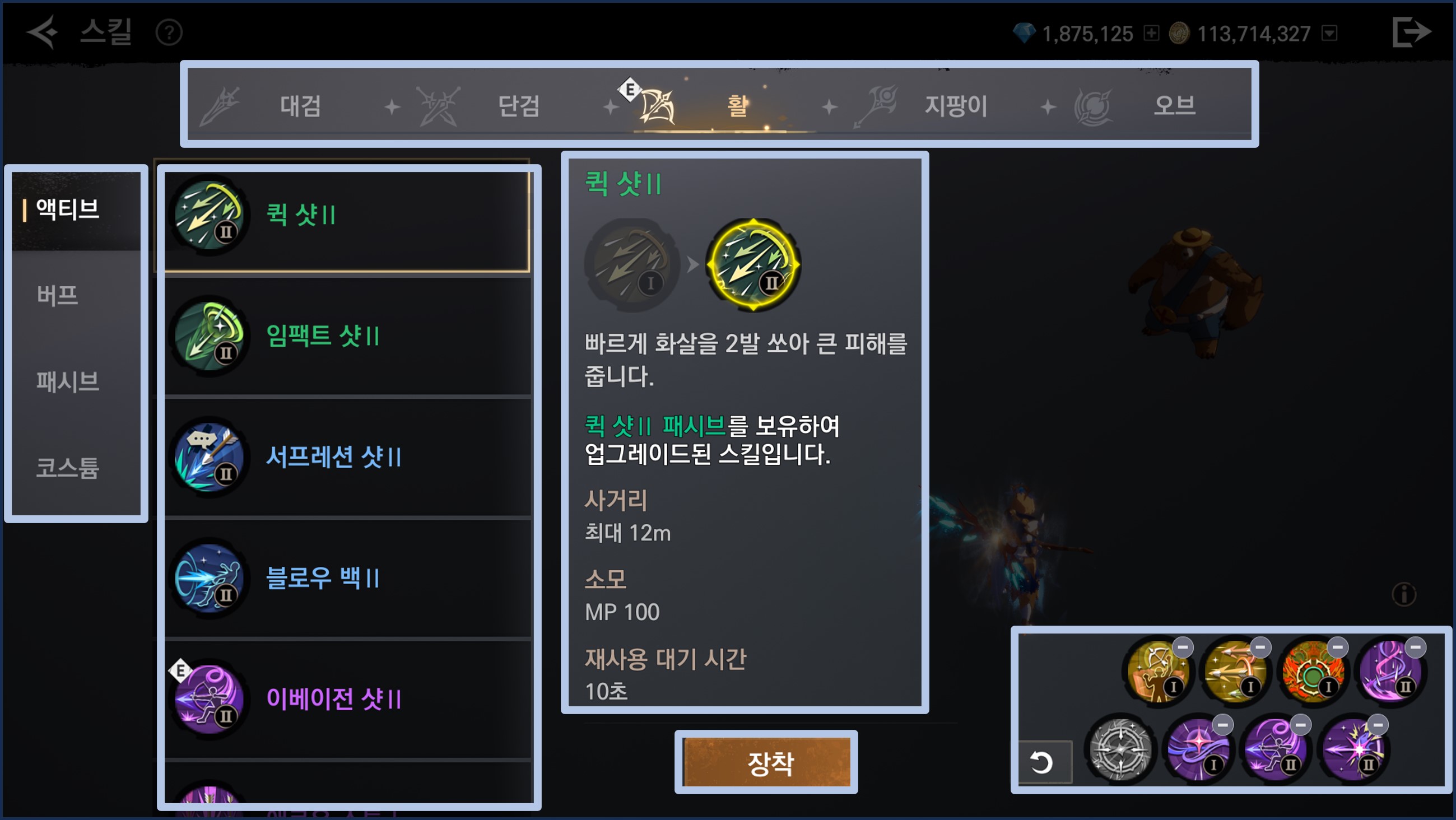Switch to the 대검 weapon tab
This screenshot has height=820, width=1456.
(x=300, y=106)
